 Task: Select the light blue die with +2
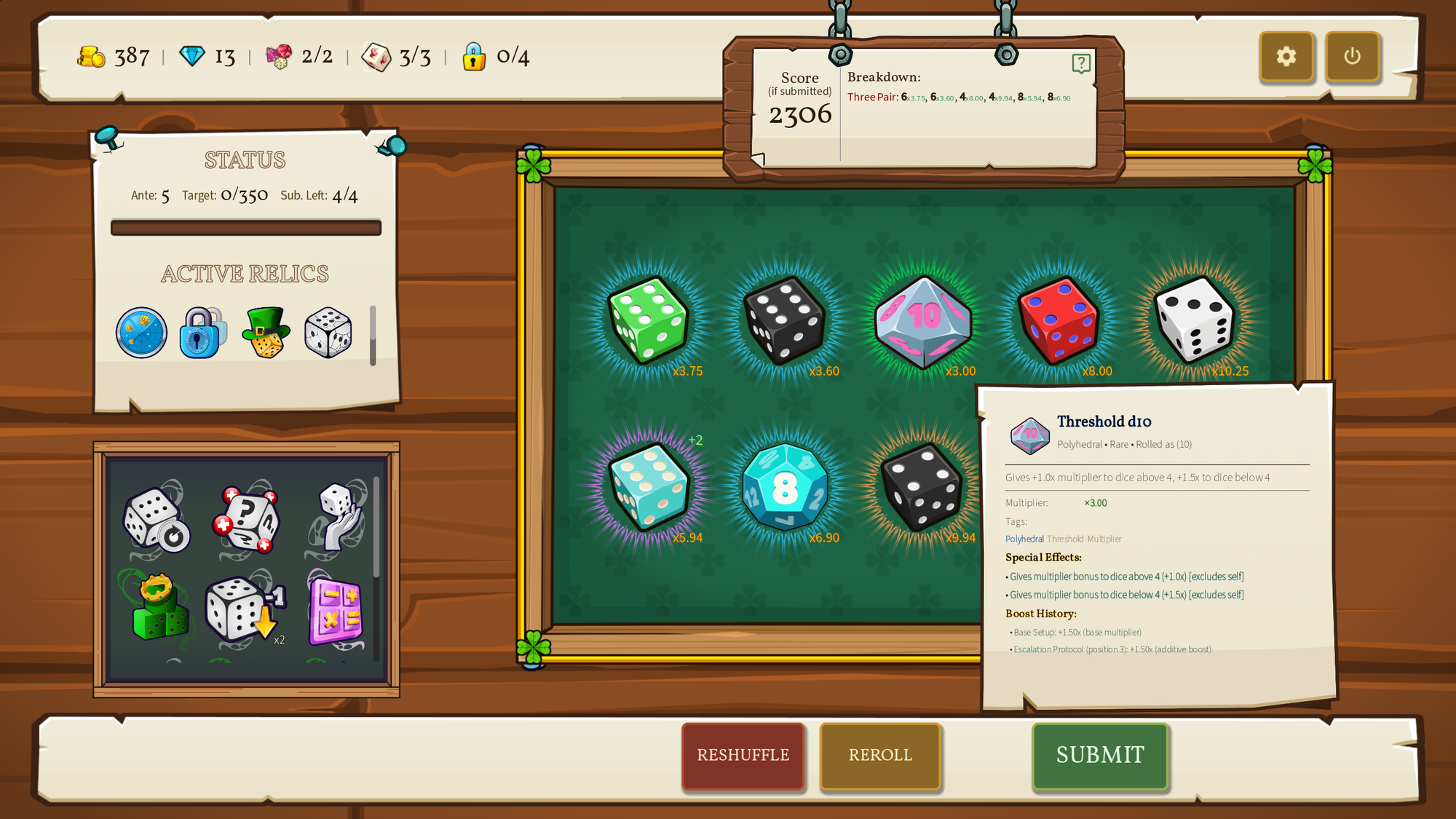click(x=647, y=486)
